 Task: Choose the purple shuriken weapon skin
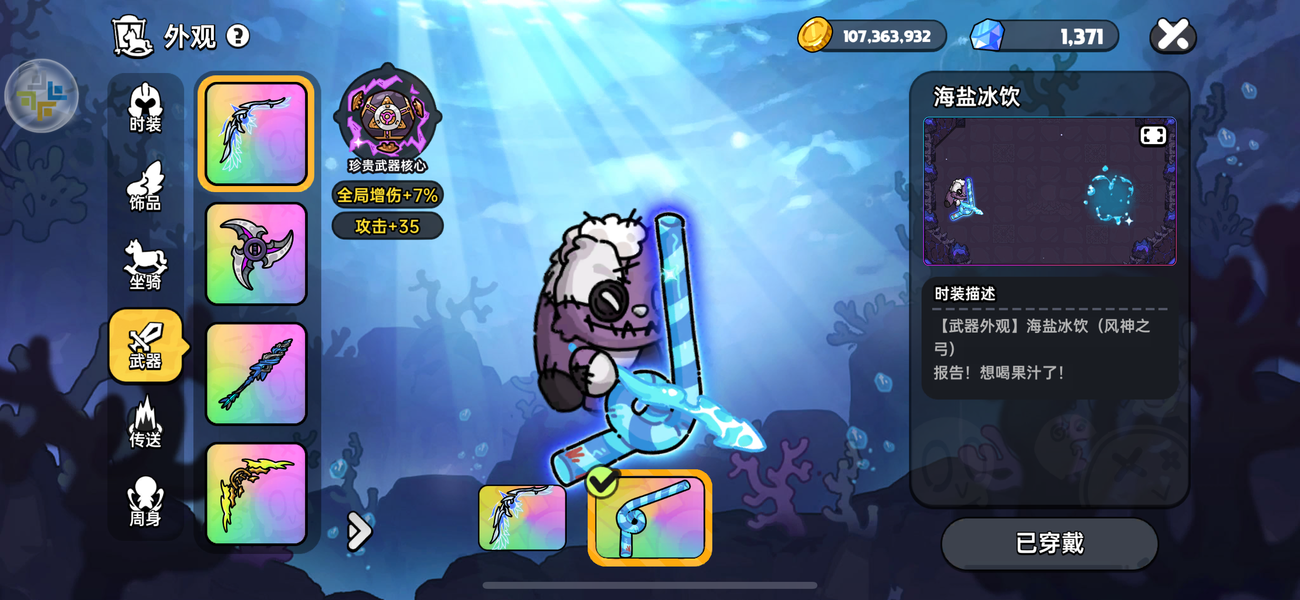[256, 254]
